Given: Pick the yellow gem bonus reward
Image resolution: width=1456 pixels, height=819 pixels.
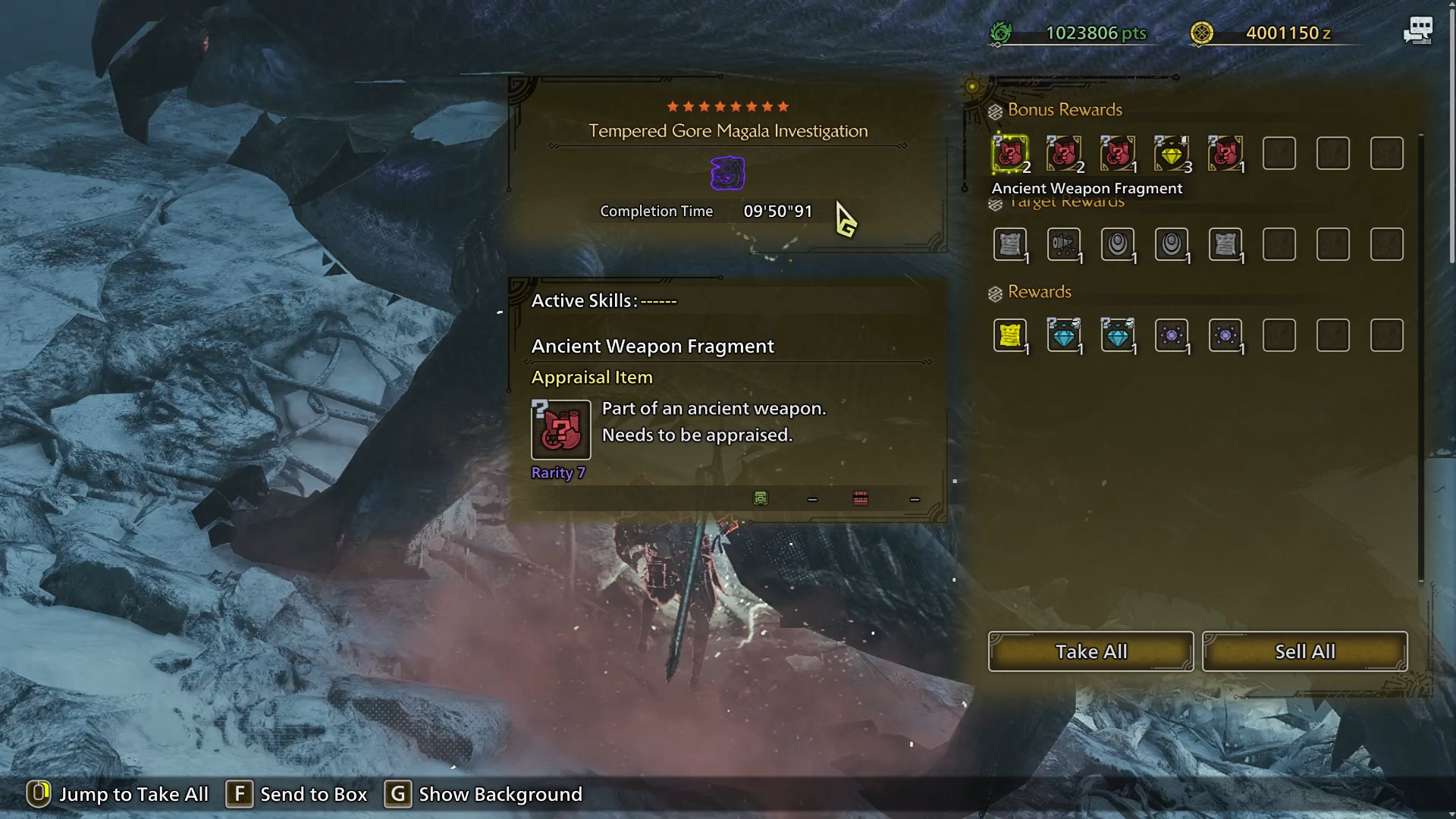Looking at the screenshot, I should pos(1172,154).
